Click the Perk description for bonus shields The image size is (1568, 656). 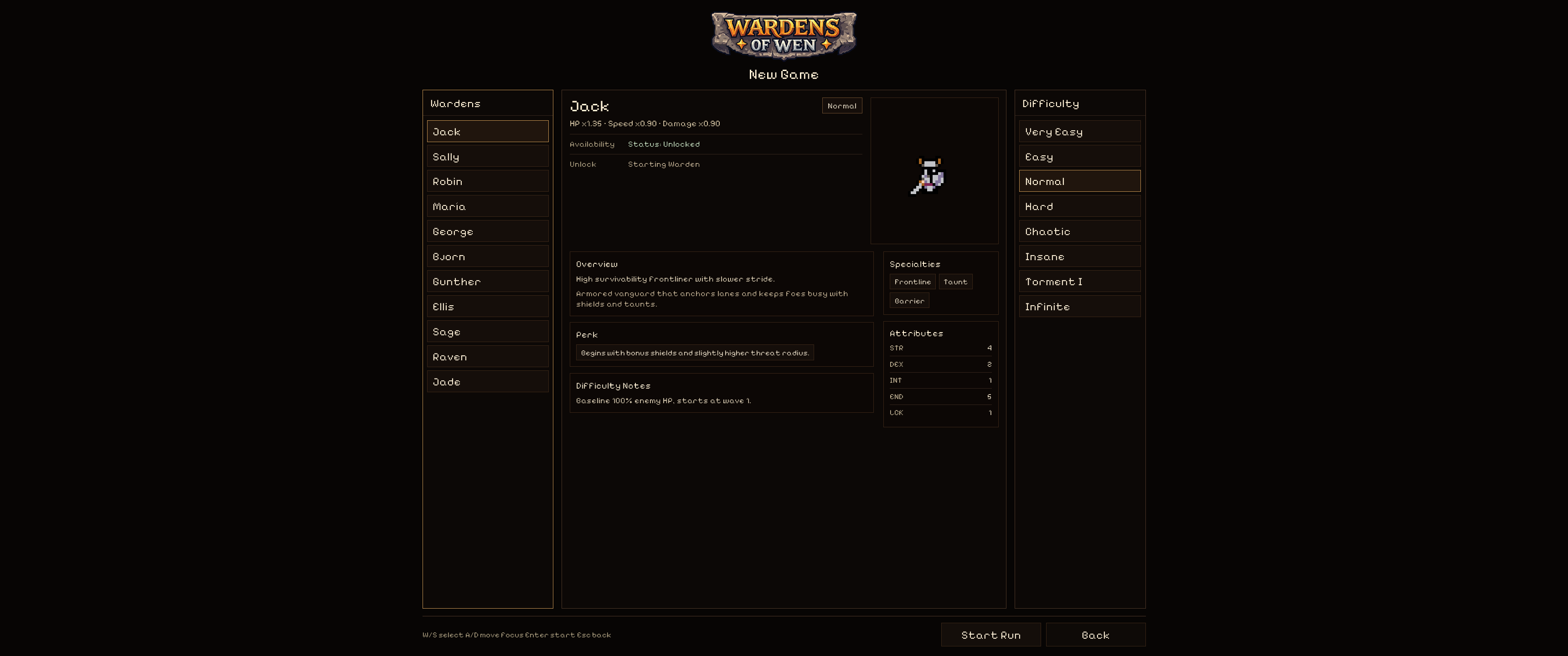tap(694, 352)
